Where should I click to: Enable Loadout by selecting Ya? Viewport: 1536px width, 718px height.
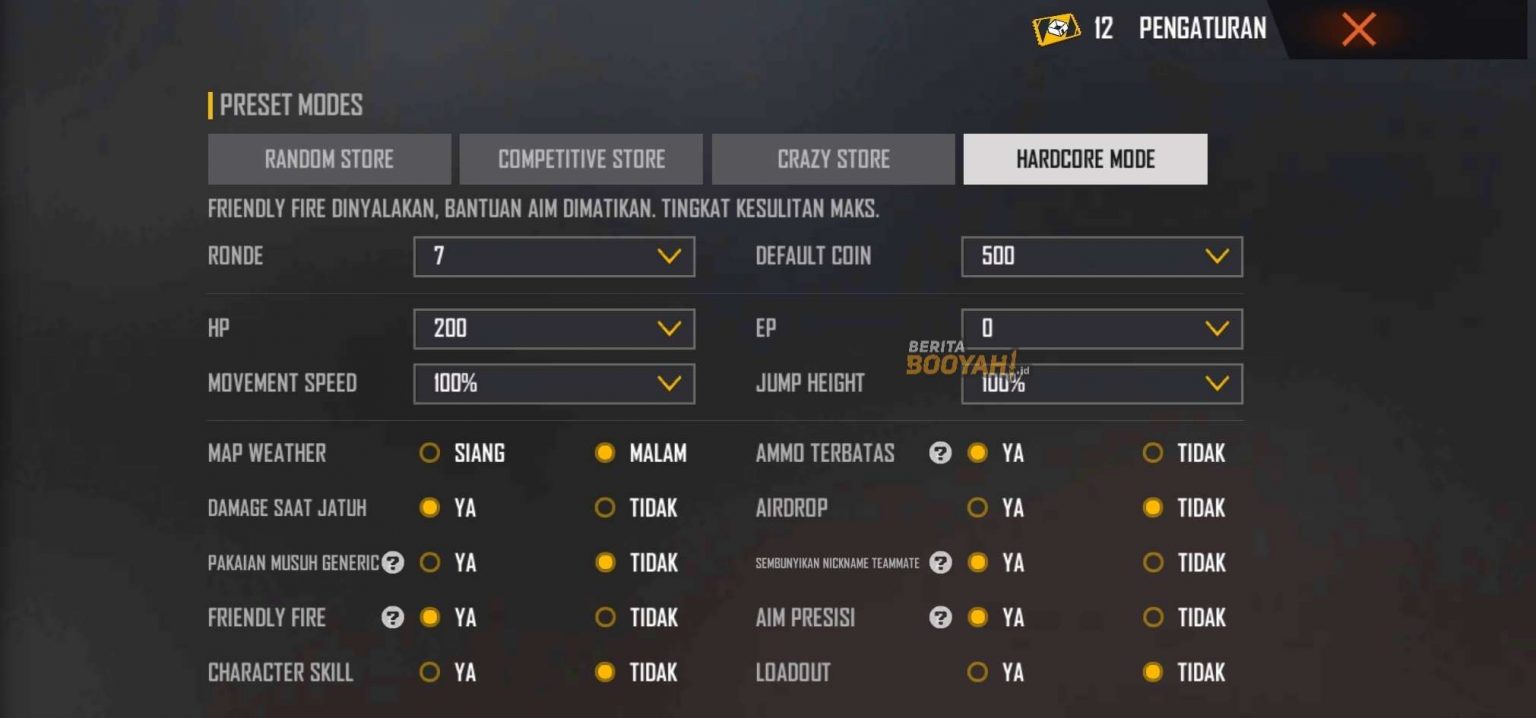click(x=978, y=672)
